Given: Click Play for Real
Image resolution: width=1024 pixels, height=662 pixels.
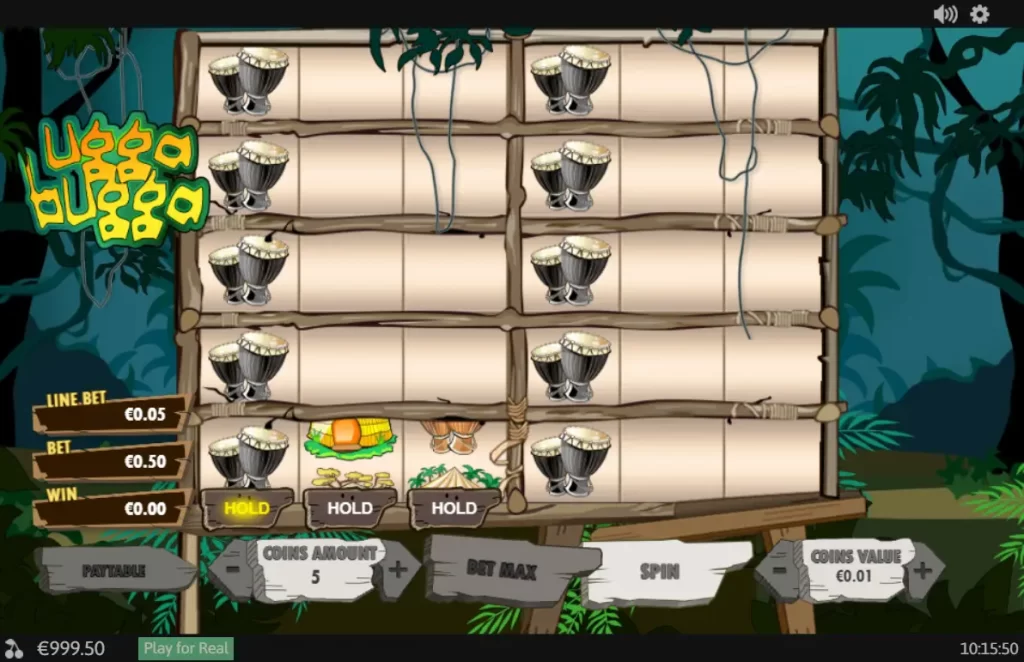Looking at the screenshot, I should [x=186, y=648].
